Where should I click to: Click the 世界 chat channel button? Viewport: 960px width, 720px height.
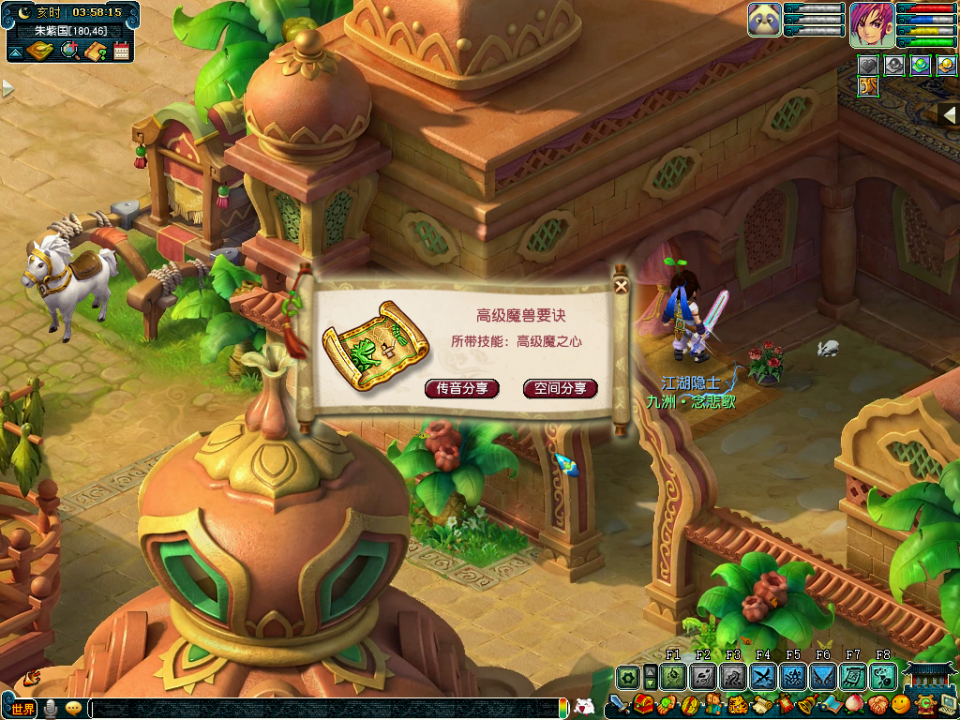click(22, 708)
